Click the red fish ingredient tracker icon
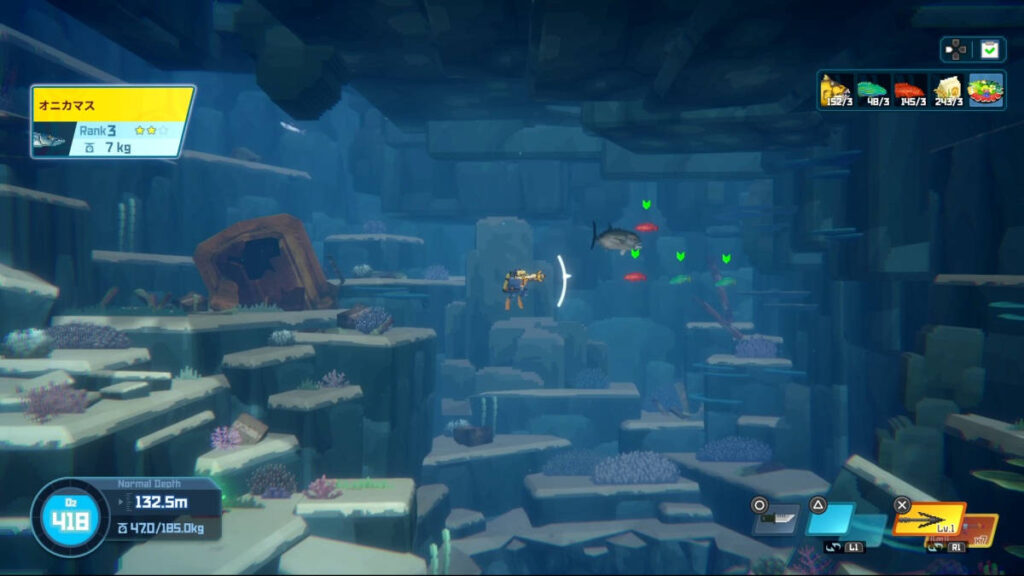This screenshot has width=1024, height=576. (909, 90)
